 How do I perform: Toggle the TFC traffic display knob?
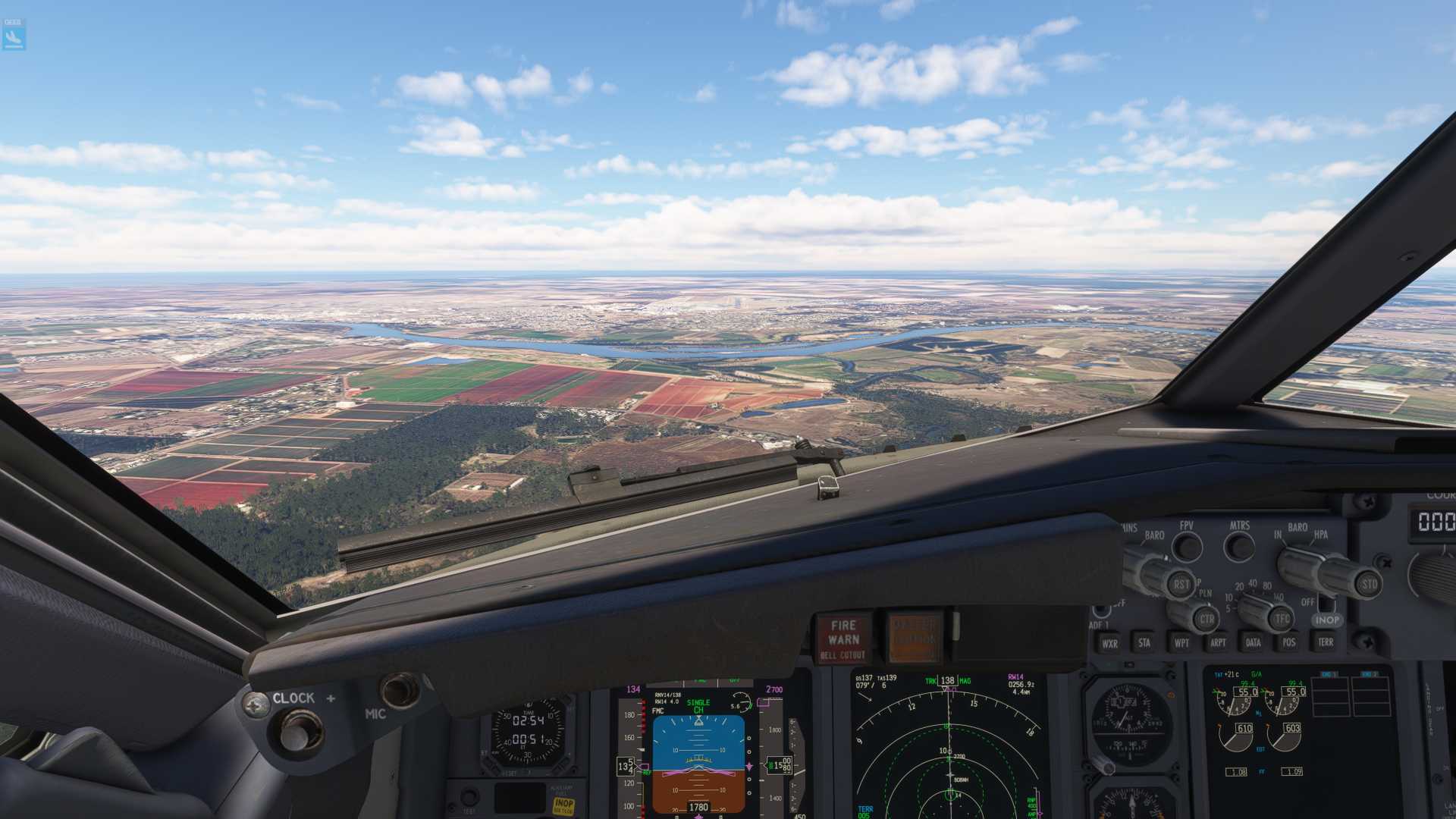pos(1282,618)
